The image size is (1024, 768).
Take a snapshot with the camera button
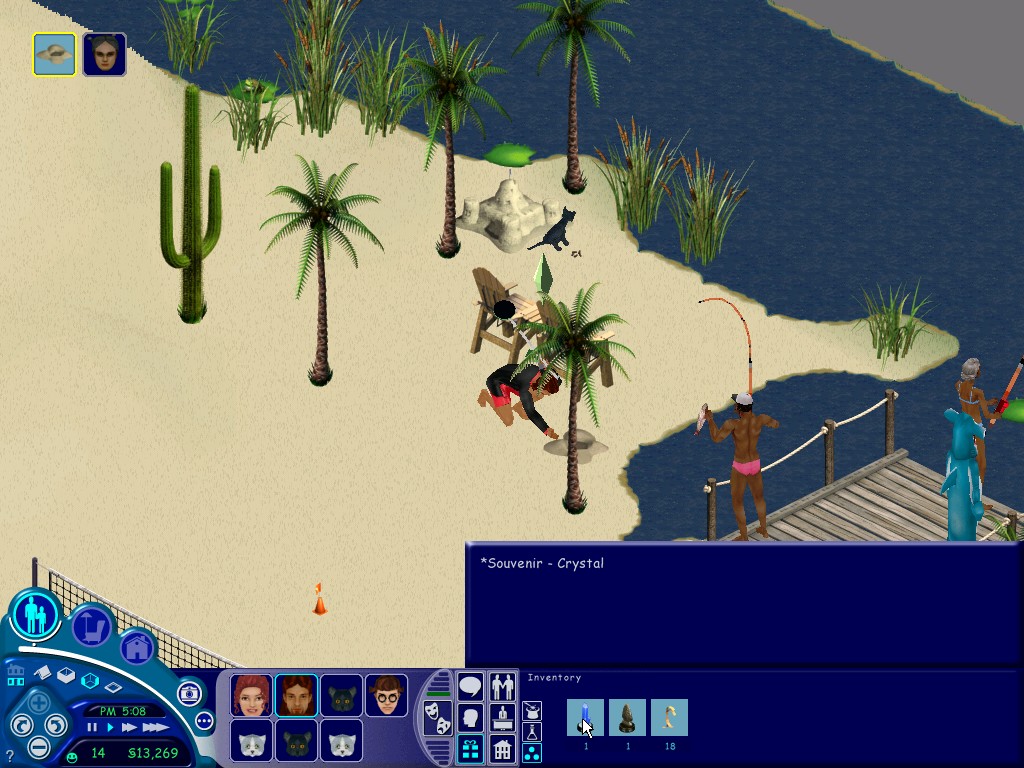pyautogui.click(x=189, y=693)
